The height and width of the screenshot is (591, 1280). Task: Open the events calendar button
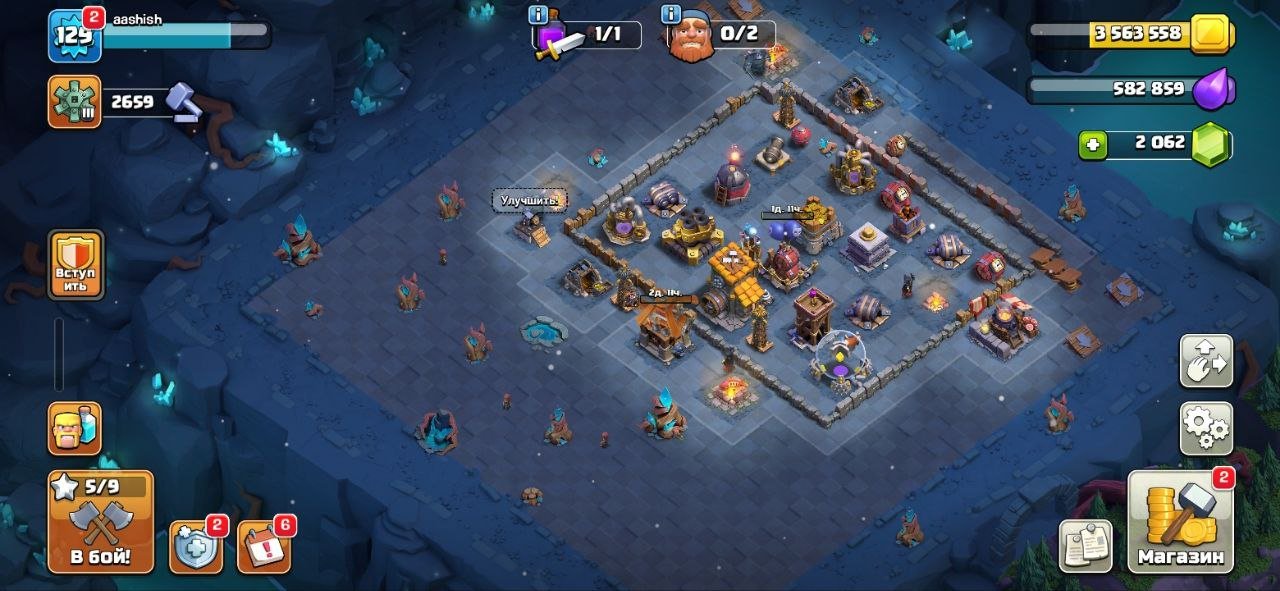264,547
